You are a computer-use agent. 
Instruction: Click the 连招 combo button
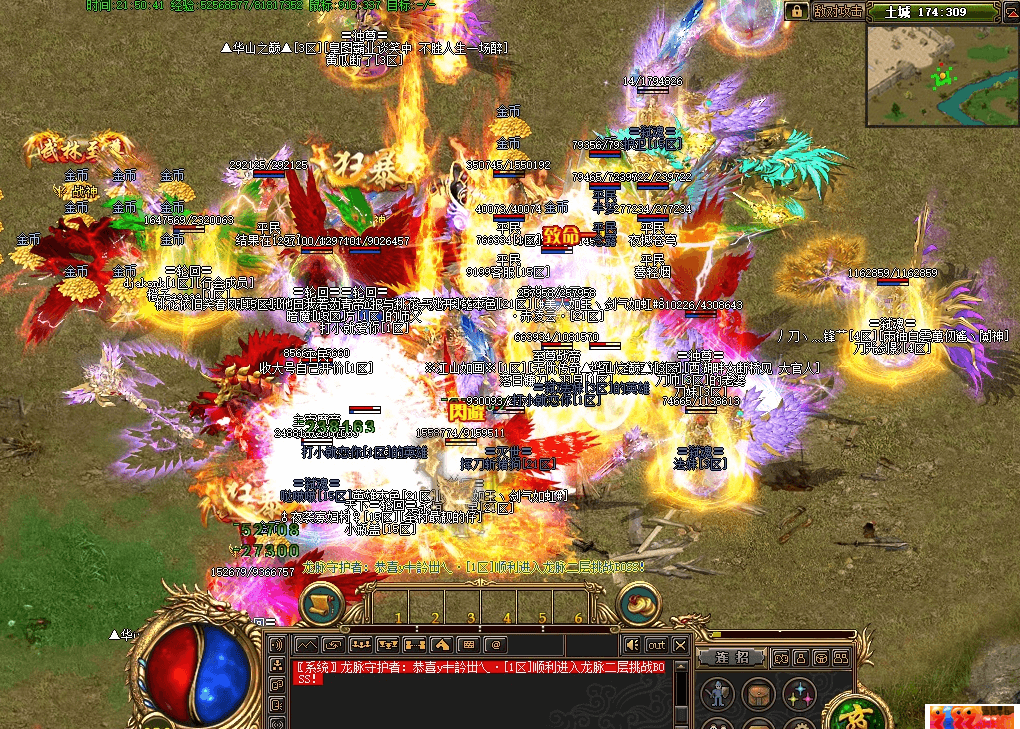click(732, 657)
